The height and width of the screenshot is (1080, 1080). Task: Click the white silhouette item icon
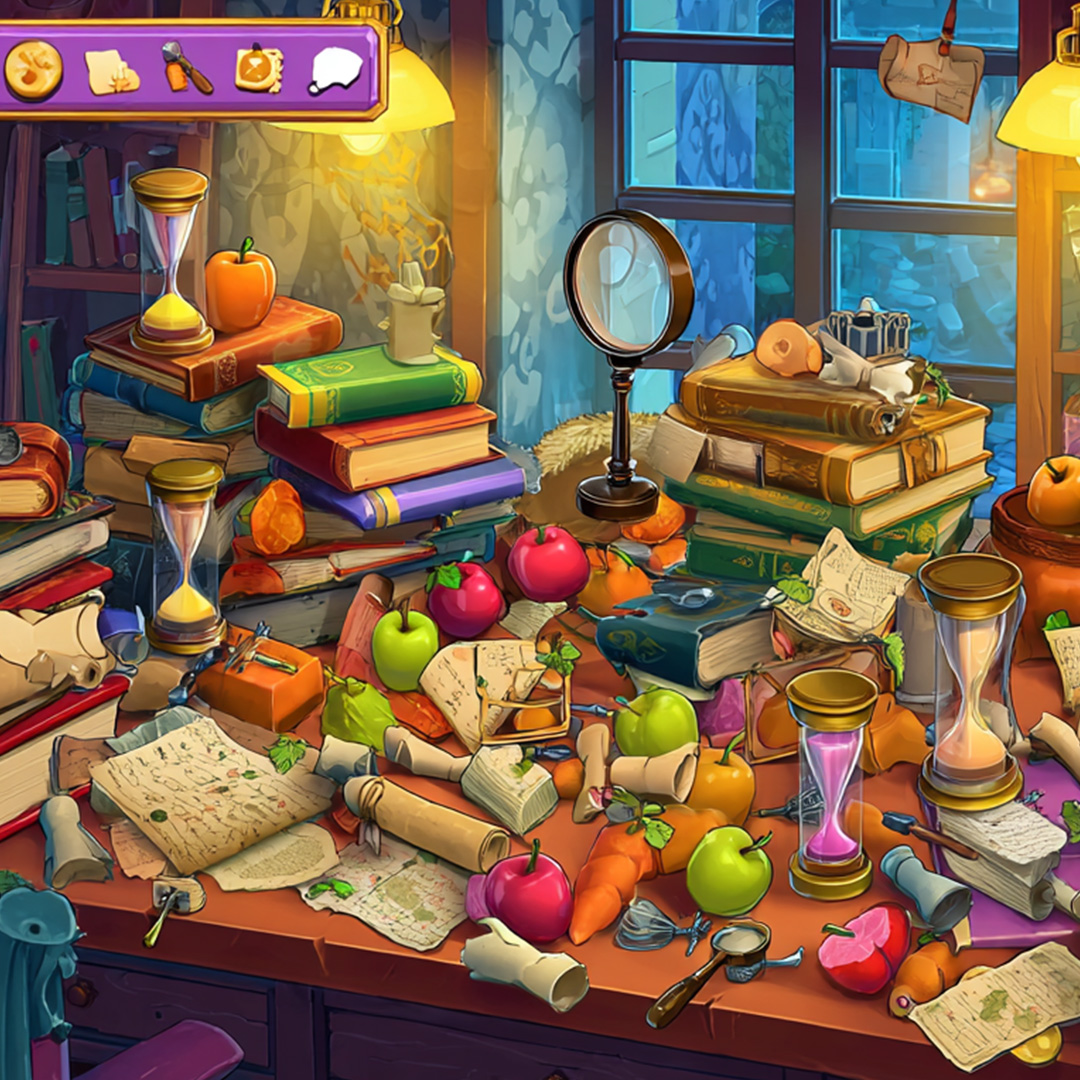coord(335,71)
